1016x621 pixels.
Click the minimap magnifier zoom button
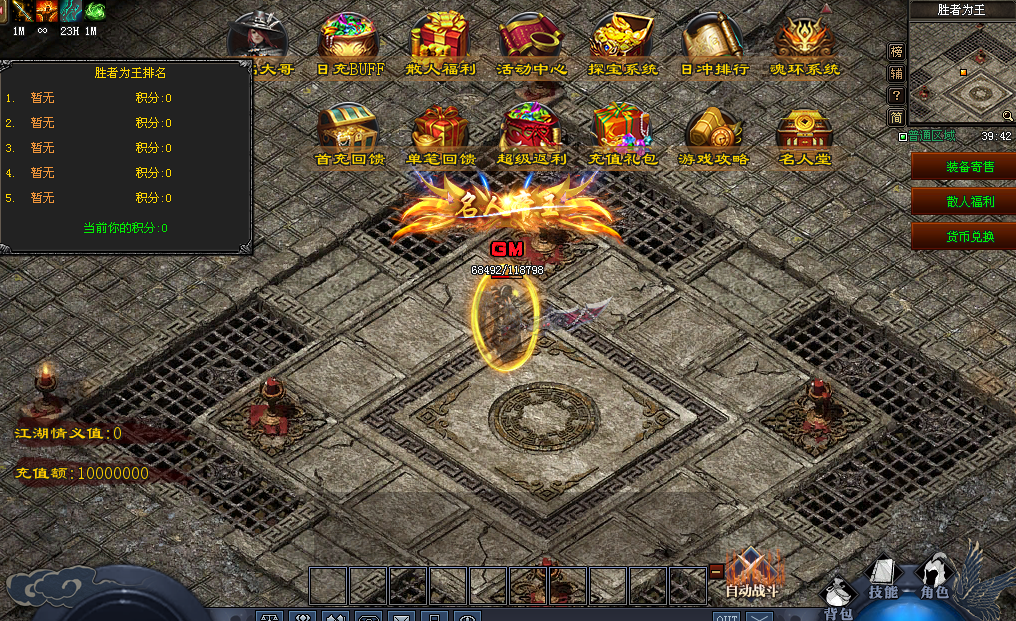click(1007, 116)
